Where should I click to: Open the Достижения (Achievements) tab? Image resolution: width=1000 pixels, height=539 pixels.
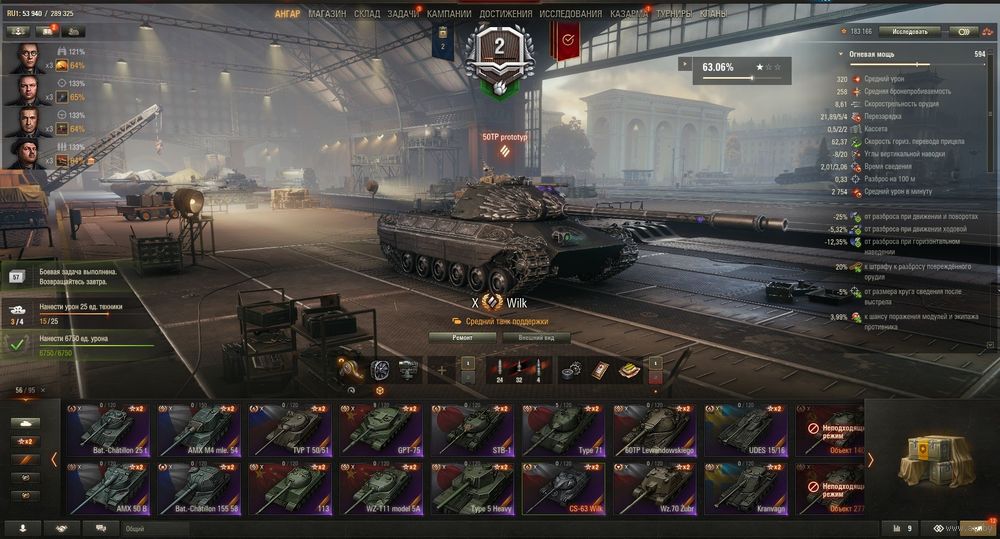click(x=505, y=14)
